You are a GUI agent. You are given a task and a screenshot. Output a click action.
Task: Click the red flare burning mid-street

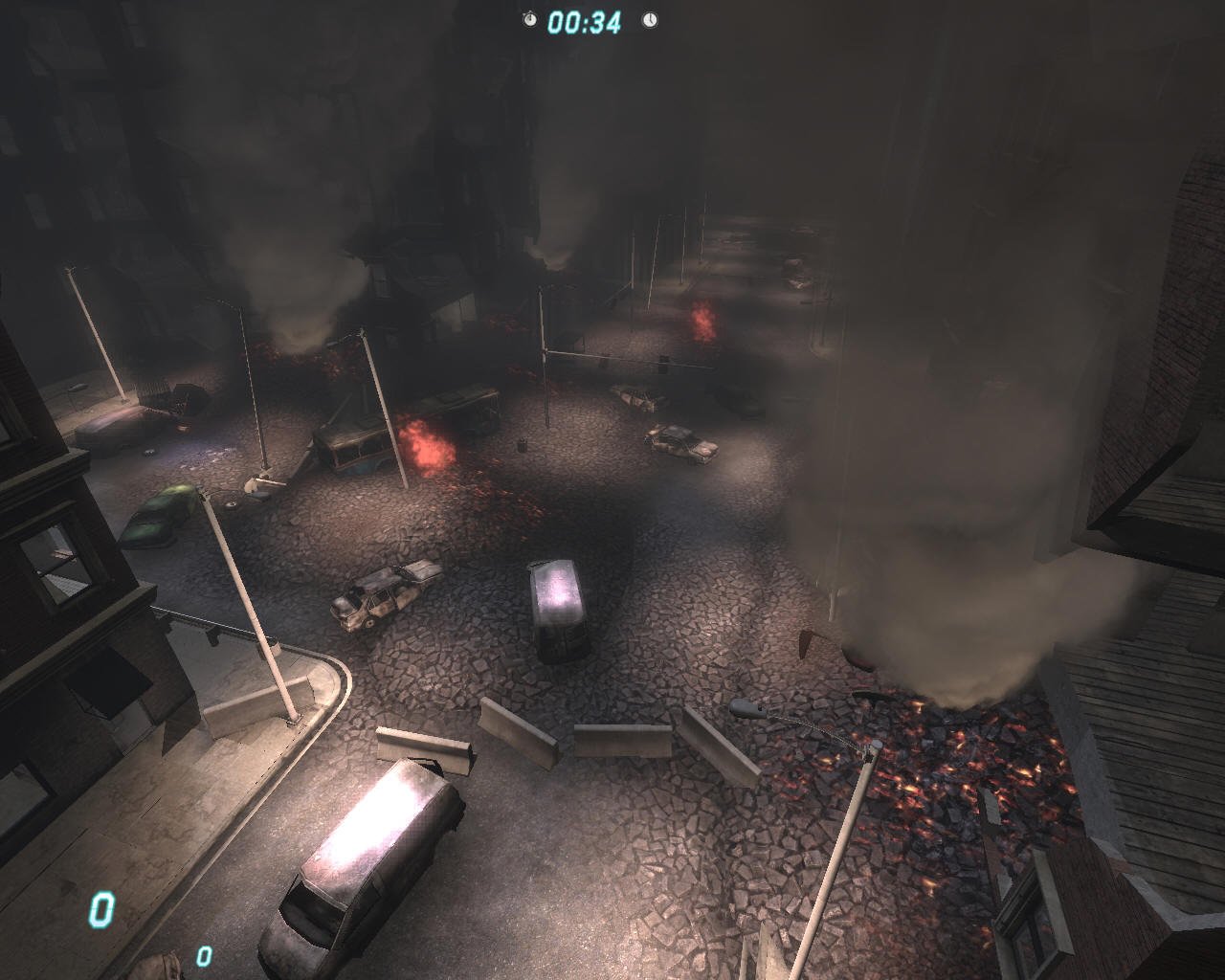702,320
